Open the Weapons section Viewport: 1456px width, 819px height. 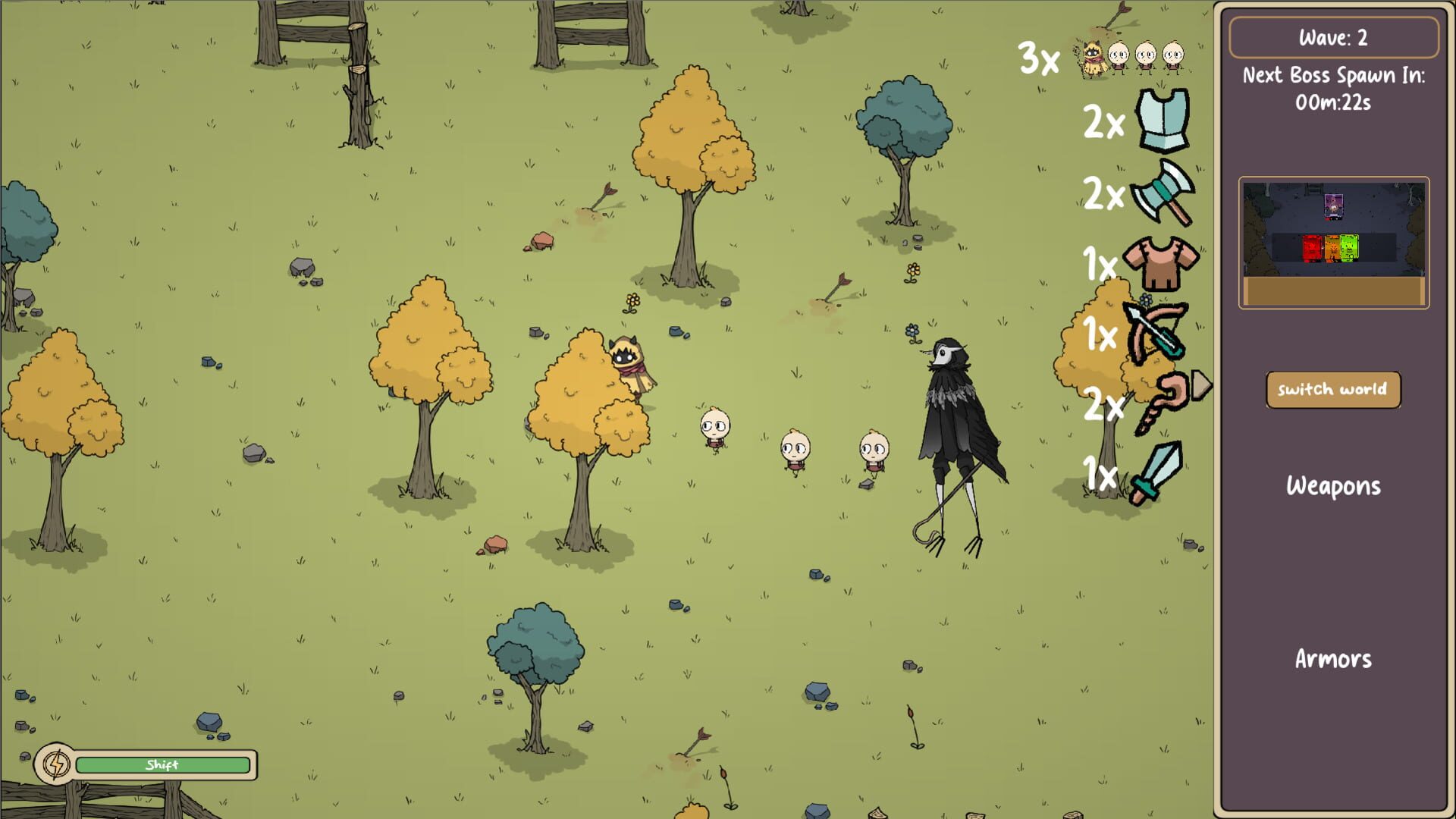pos(1332,486)
